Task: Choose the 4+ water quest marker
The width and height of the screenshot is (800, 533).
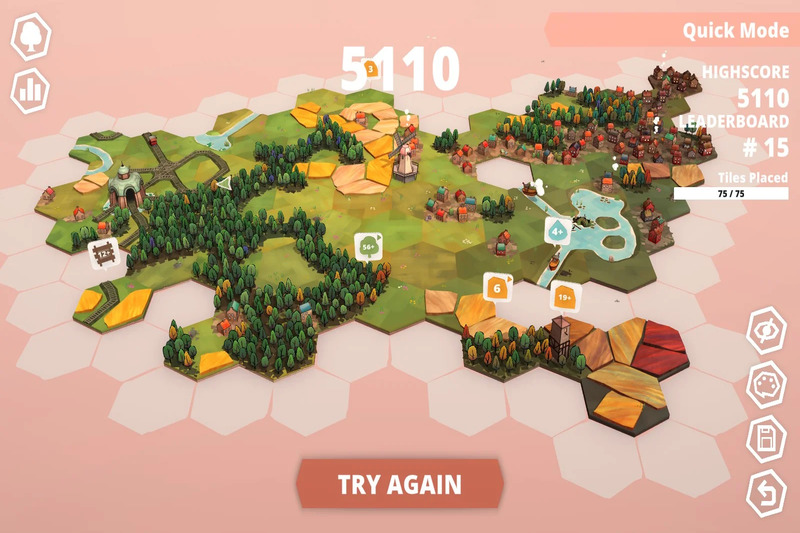Action: coord(557,231)
